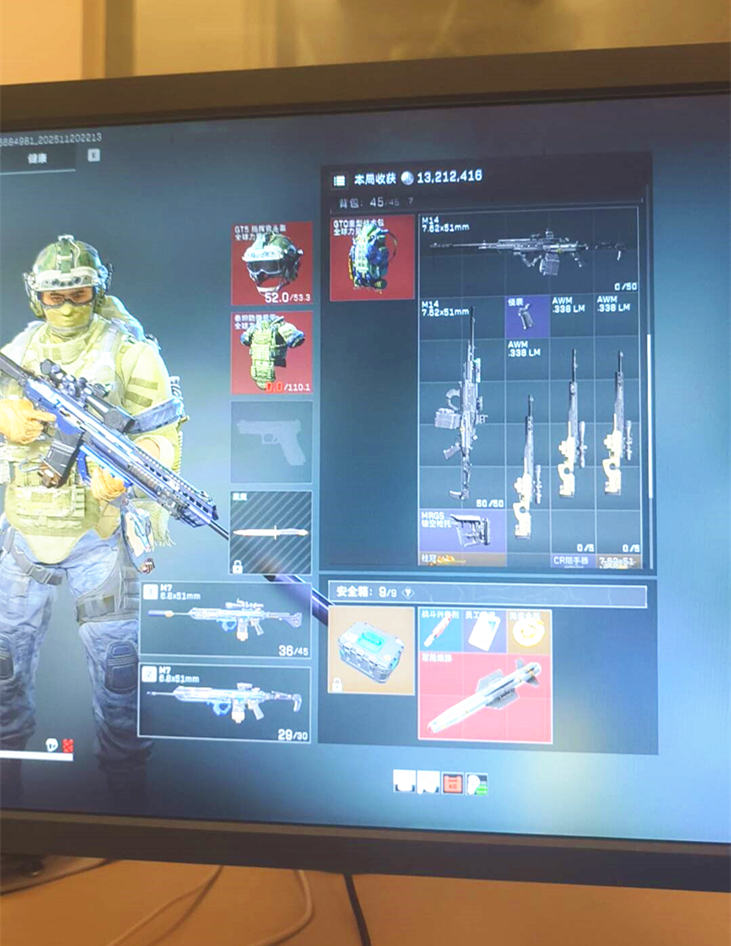Image resolution: width=731 pixels, height=946 pixels.
Task: Click the 本局收获 loot list icon
Action: click(x=338, y=179)
